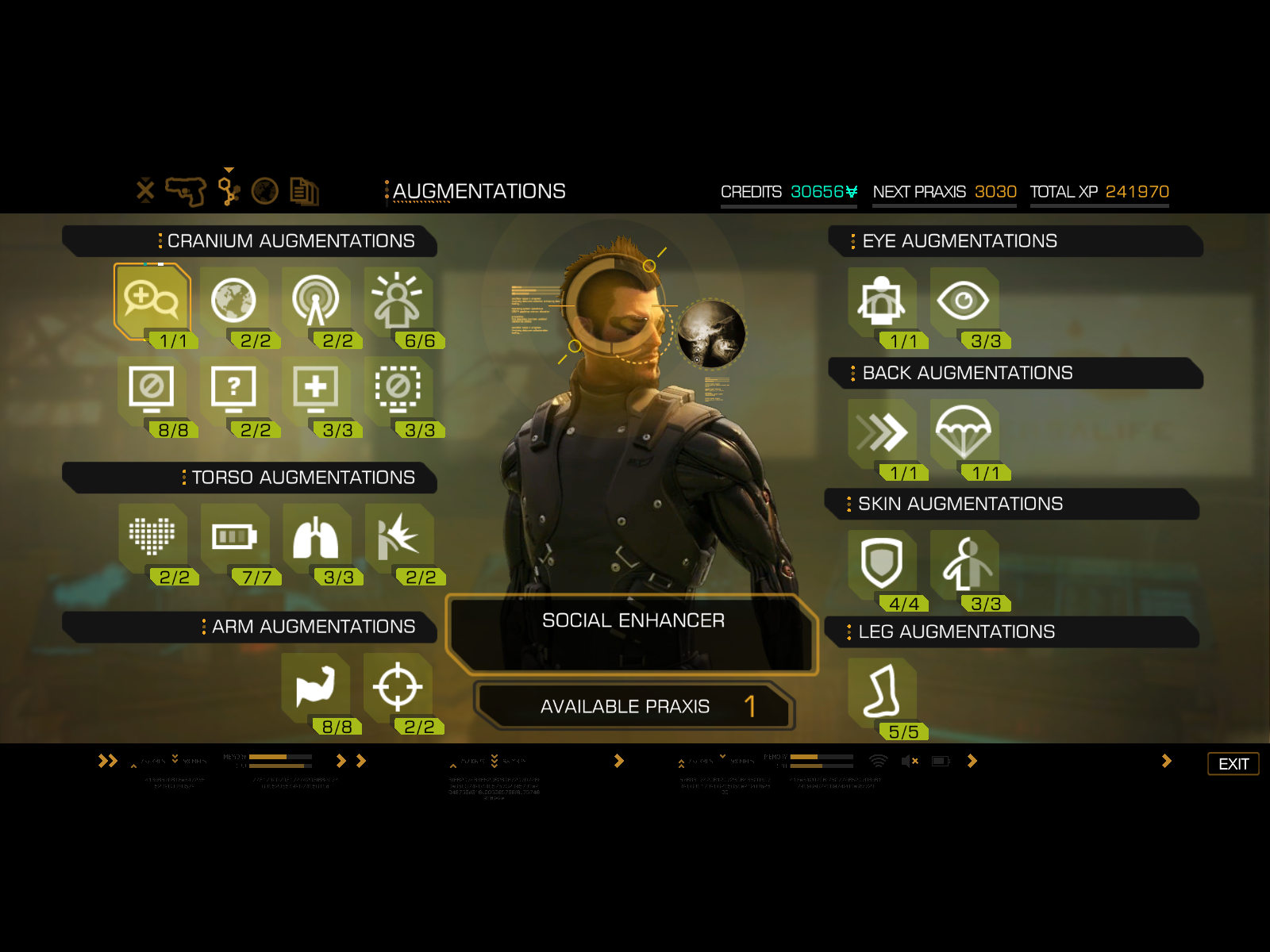Choose the leg augmentation icon

882,692
